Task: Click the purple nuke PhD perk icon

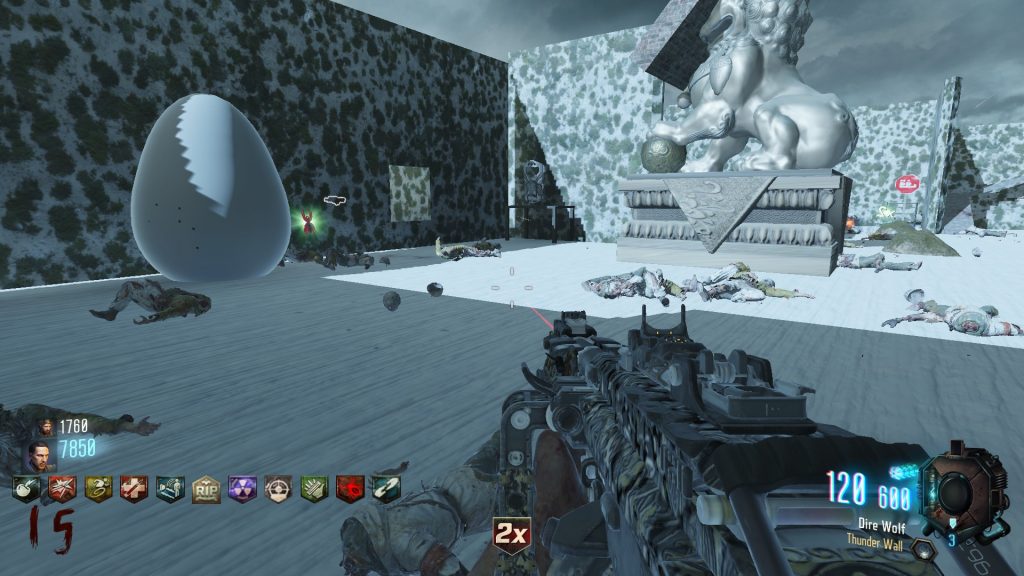Action: click(242, 489)
